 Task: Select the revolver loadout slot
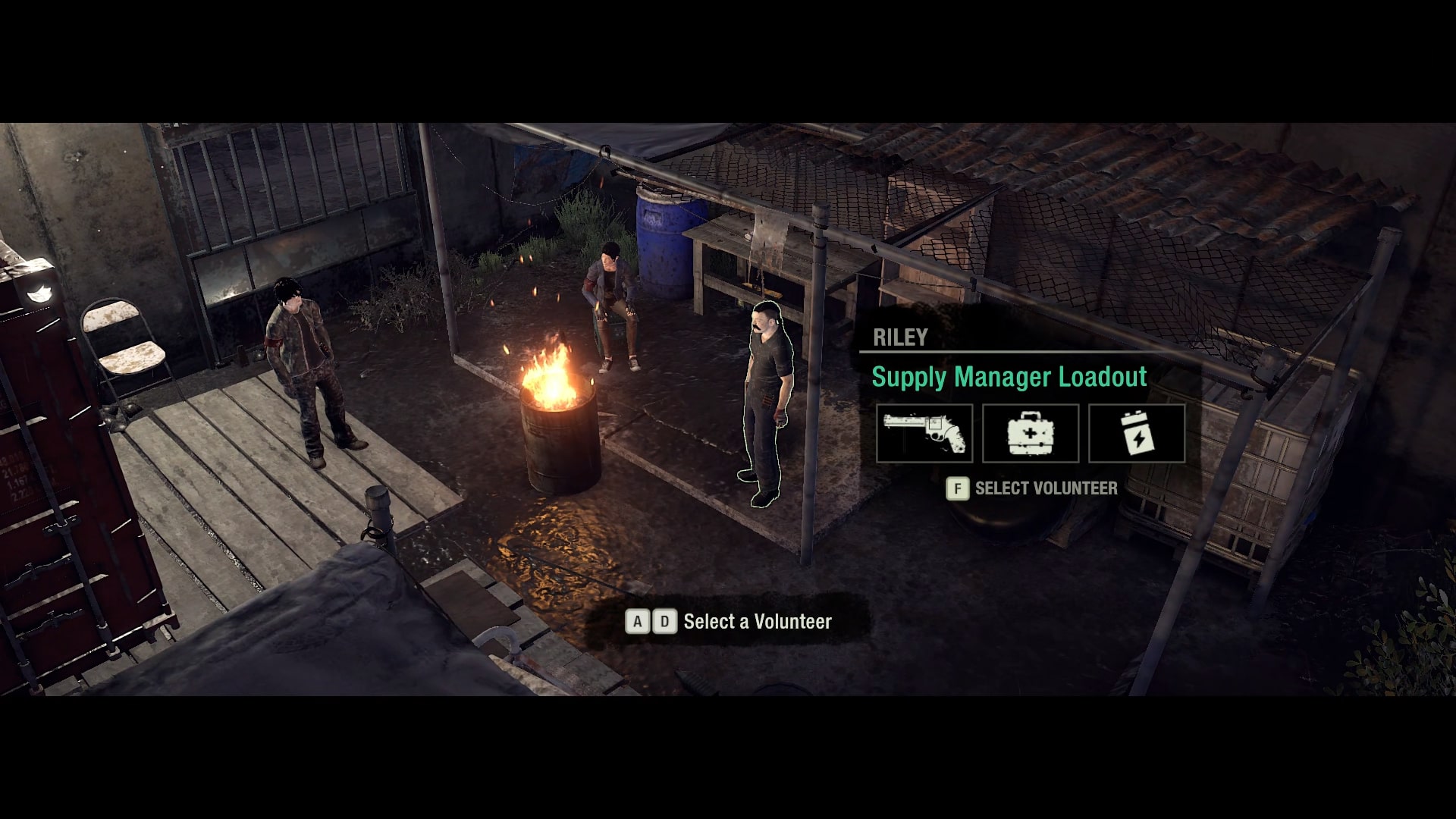tap(924, 433)
